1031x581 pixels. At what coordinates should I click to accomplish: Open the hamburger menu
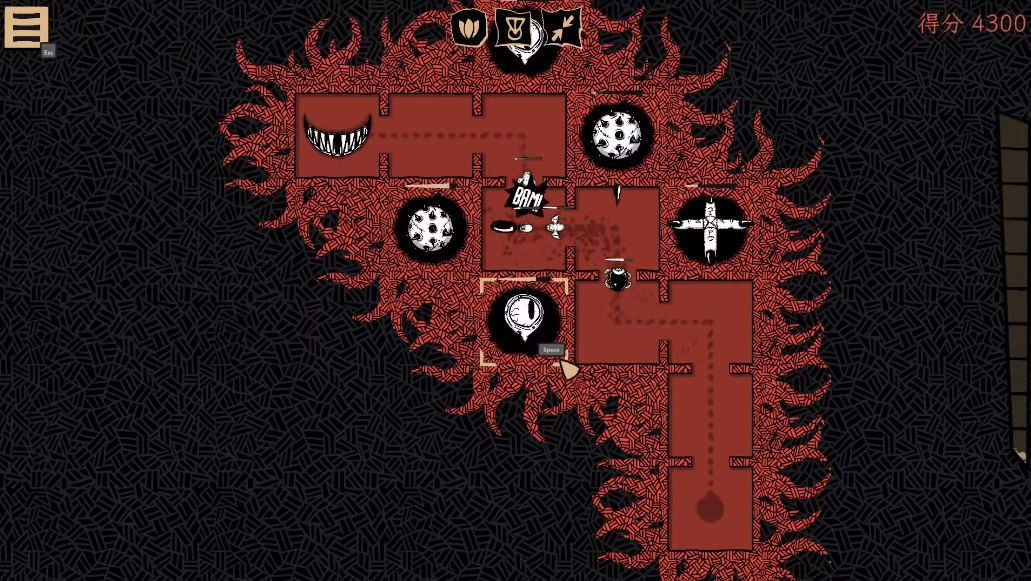click(26, 27)
